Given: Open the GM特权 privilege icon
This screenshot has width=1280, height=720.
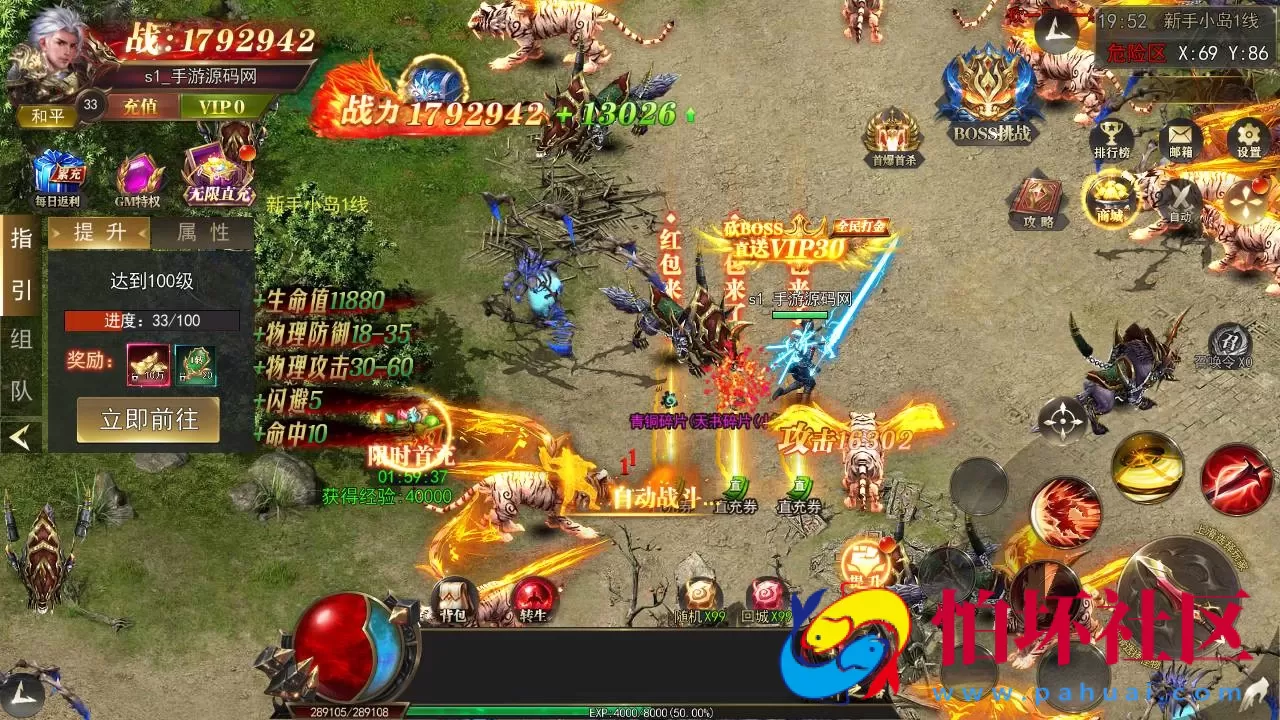Looking at the screenshot, I should point(139,172).
